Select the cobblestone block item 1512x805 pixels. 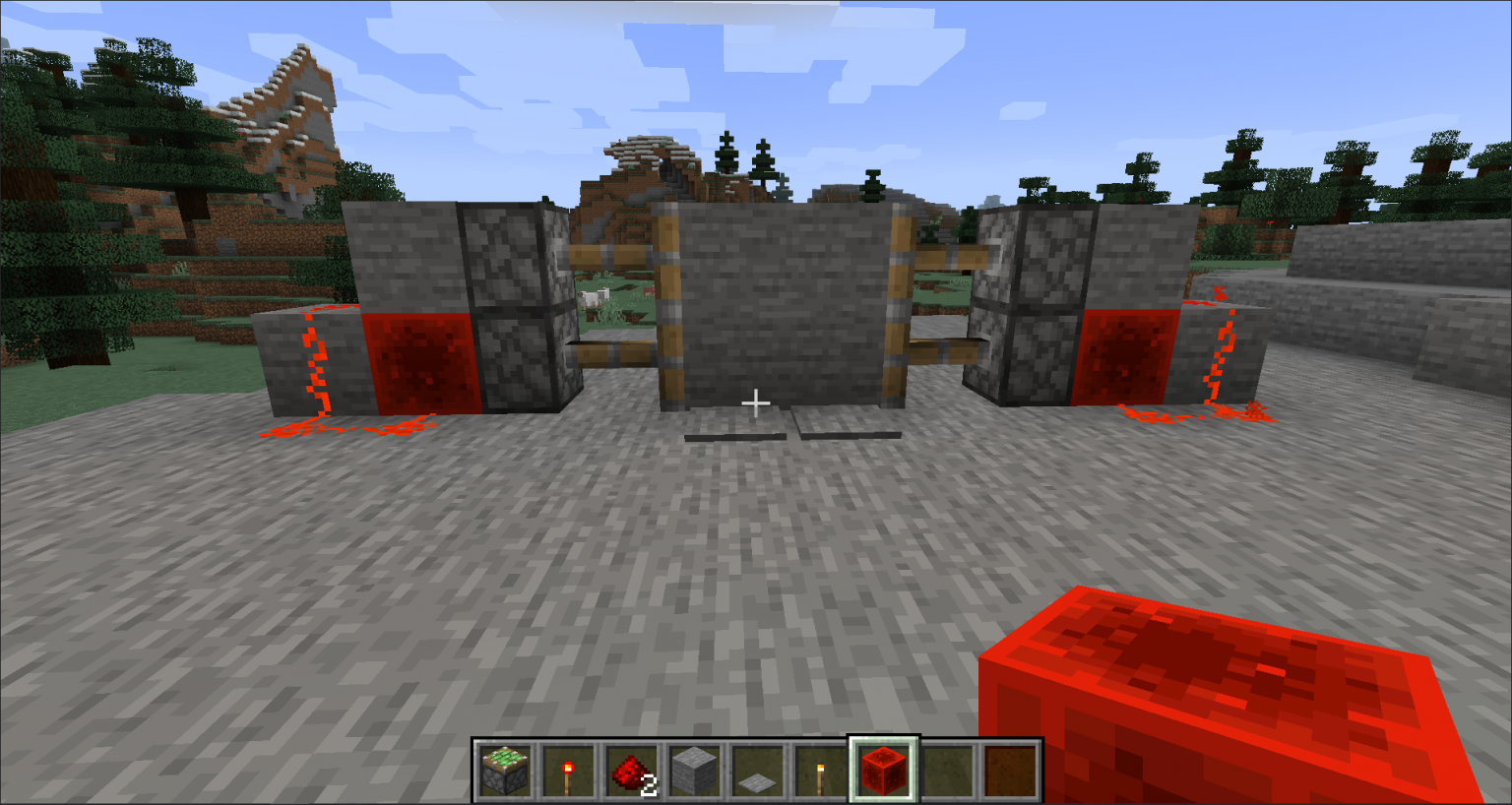coord(696,769)
